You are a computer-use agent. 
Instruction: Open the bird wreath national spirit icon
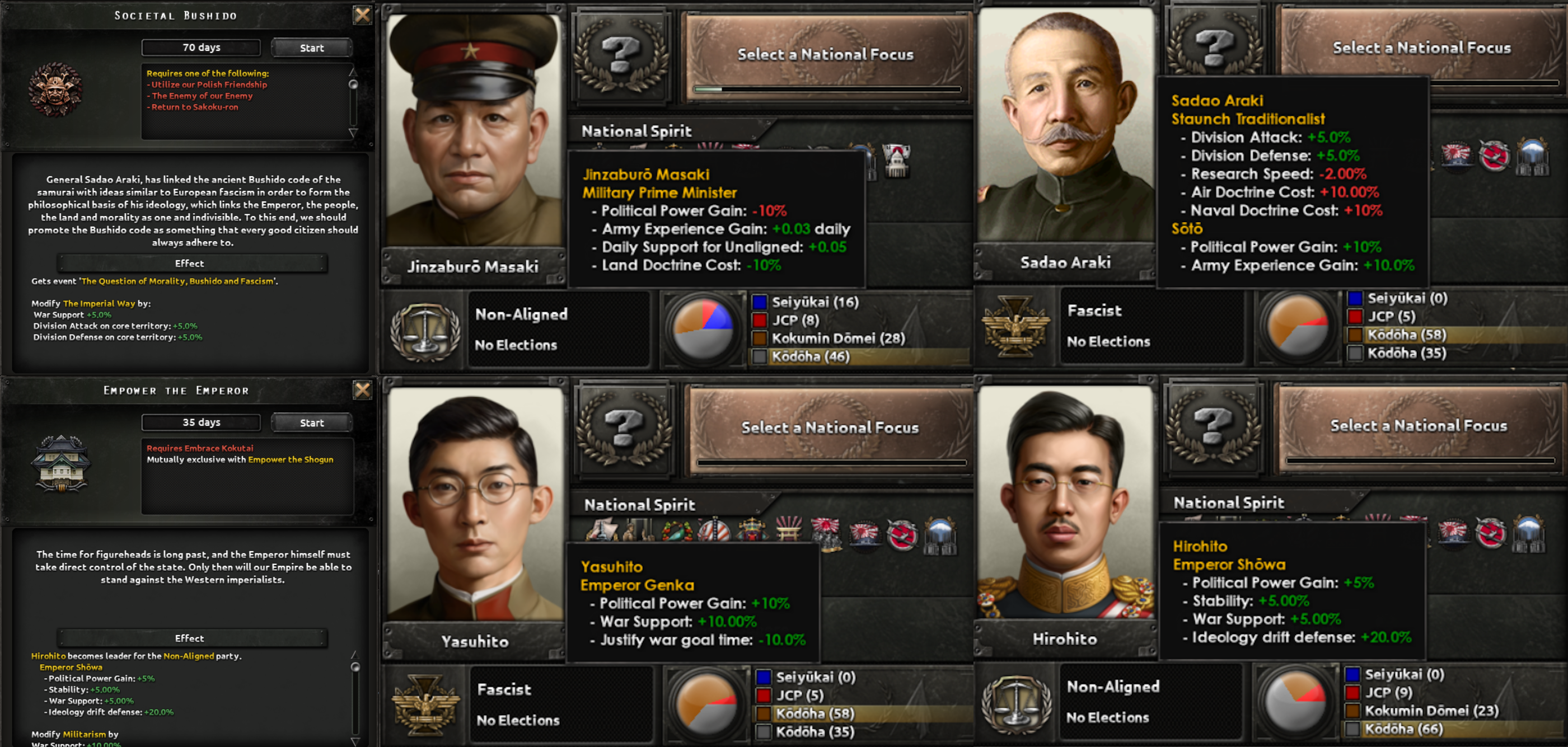click(x=677, y=530)
